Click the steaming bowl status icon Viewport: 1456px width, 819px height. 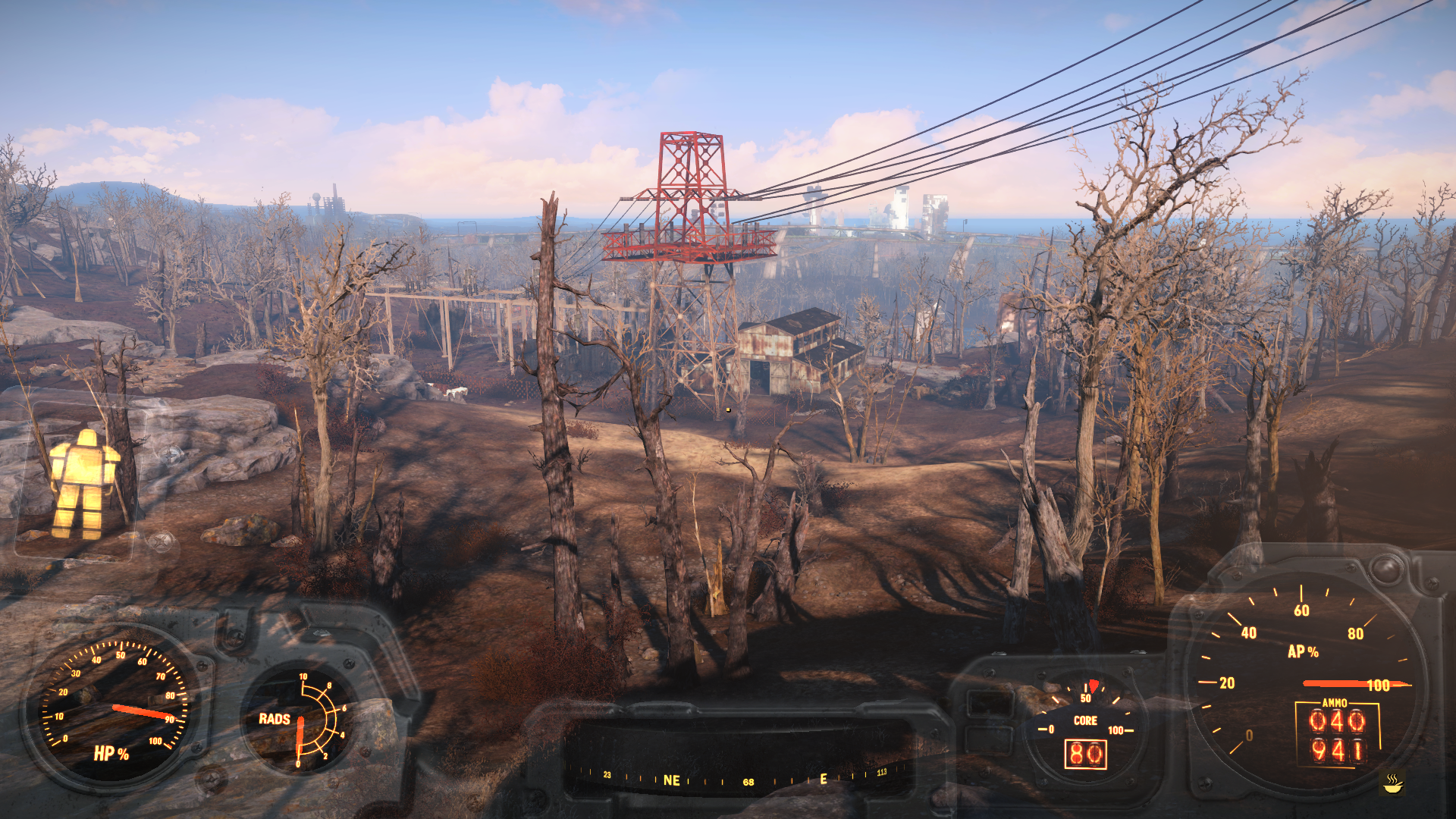pyautogui.click(x=1392, y=783)
